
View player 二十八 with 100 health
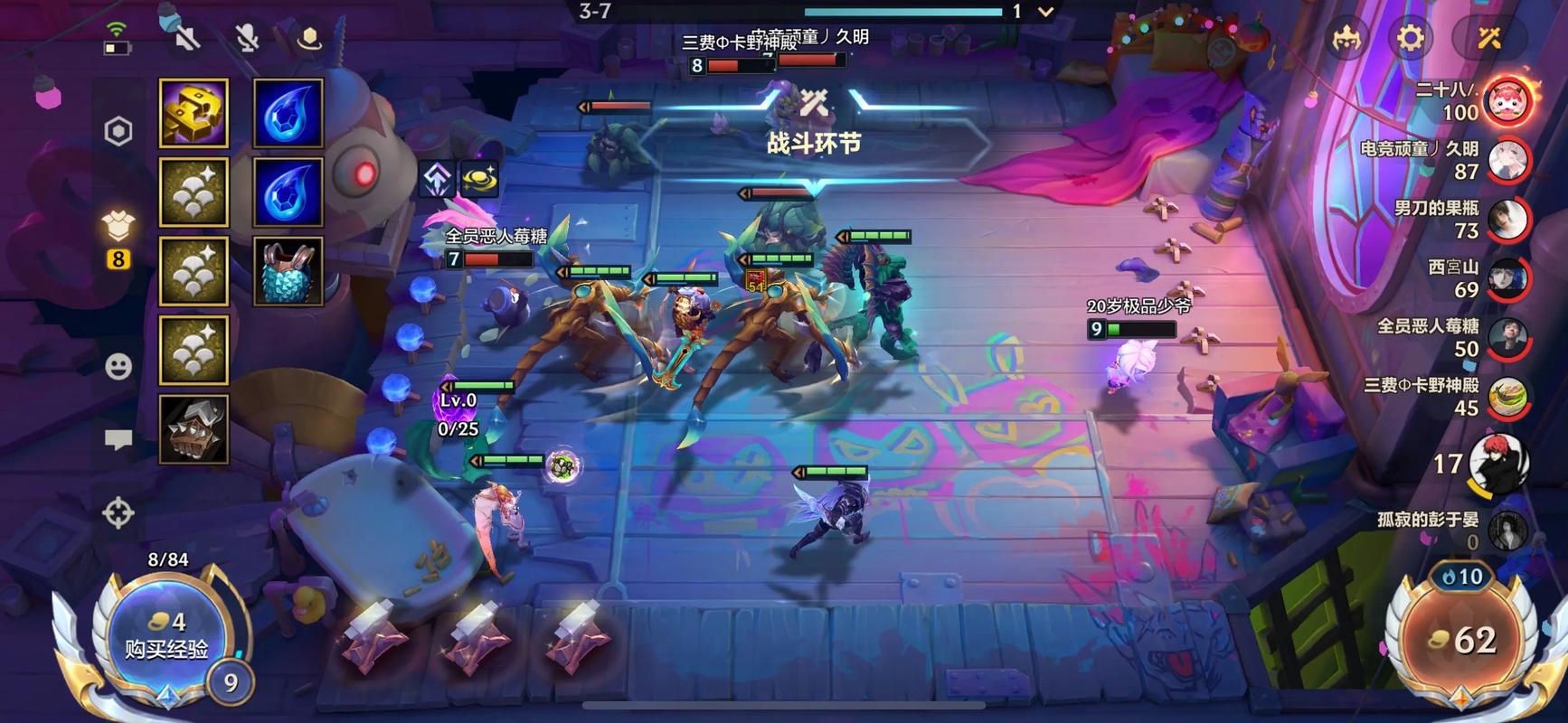1507,99
